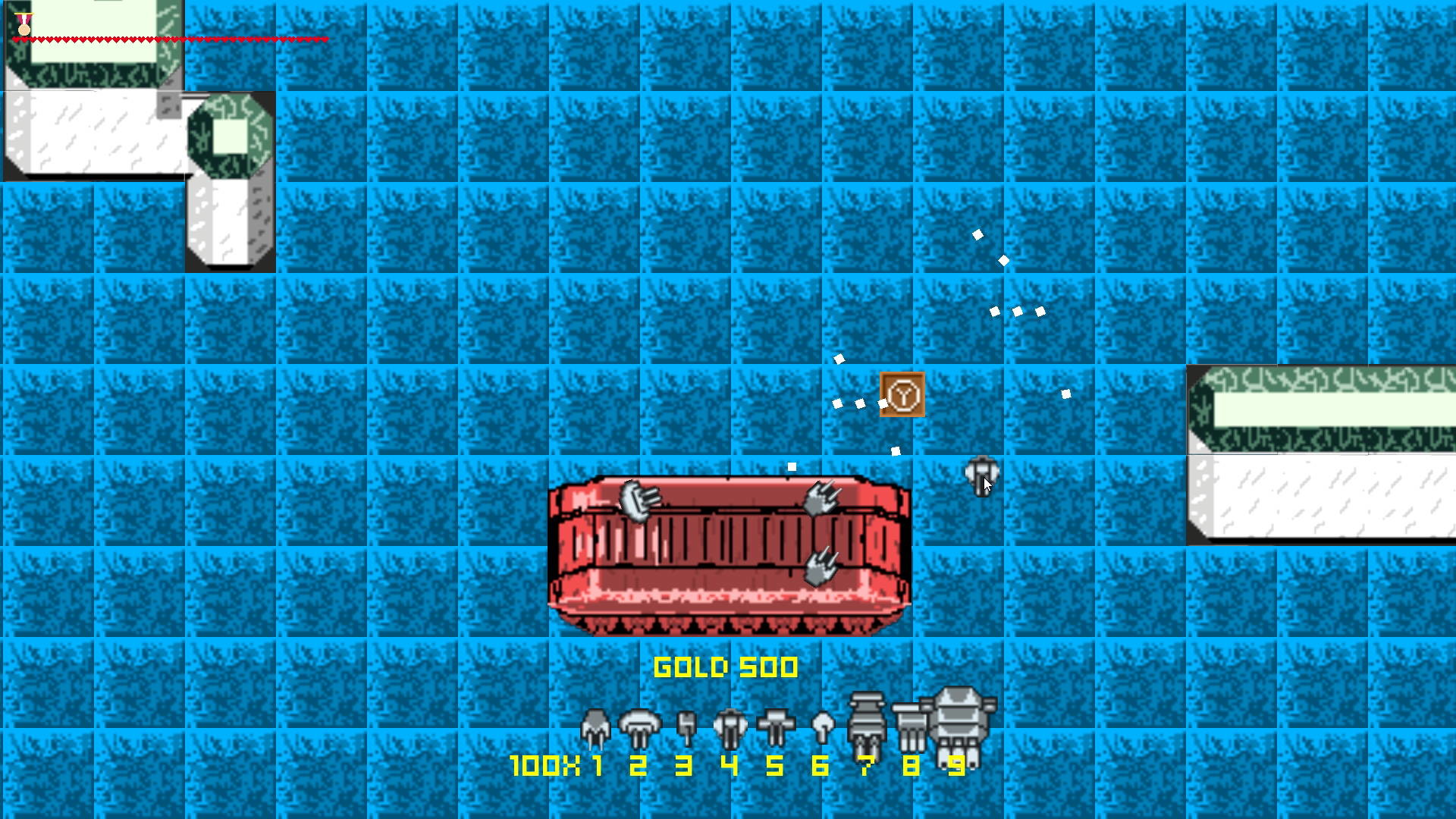
Task: Select the rotating cannon turret 4
Action: (x=730, y=726)
